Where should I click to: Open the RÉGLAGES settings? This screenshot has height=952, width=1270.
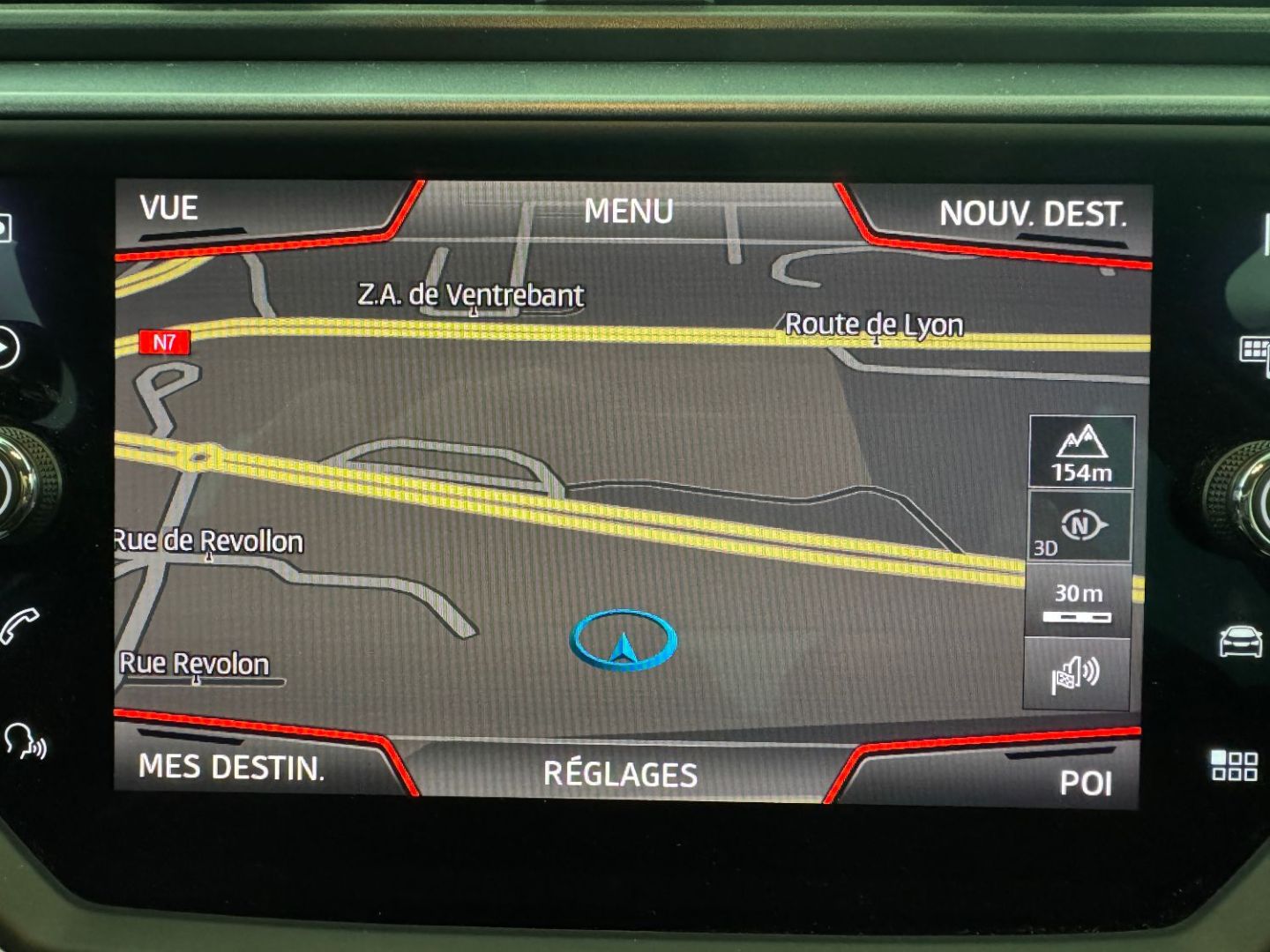click(x=620, y=774)
